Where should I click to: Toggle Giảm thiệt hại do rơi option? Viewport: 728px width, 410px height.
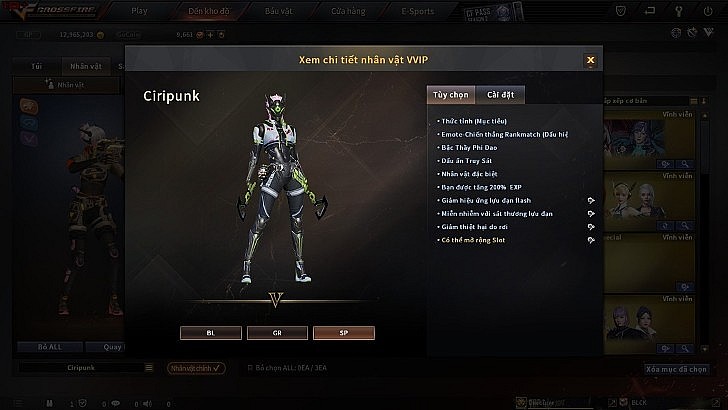(591, 227)
